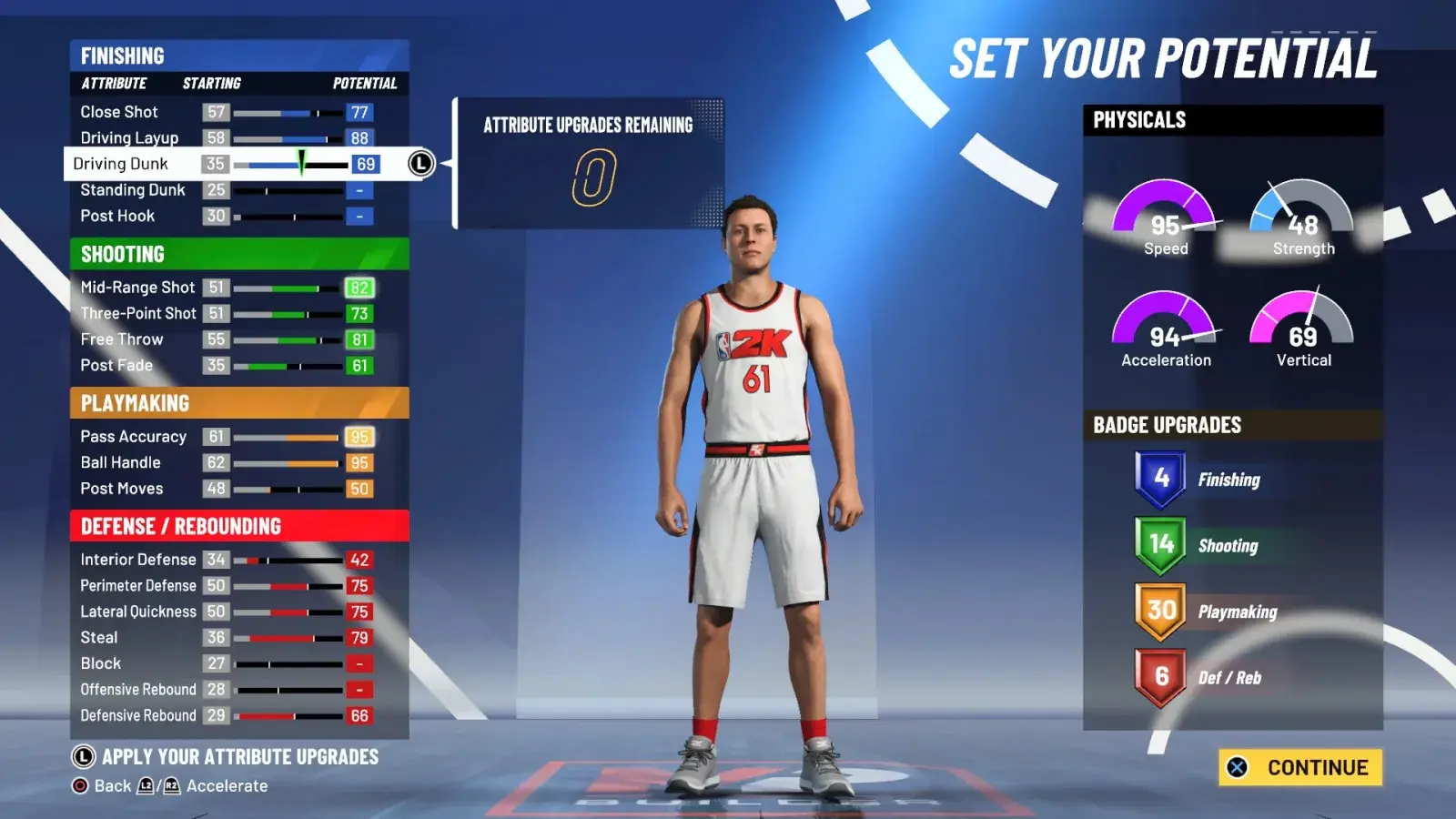Pick the Perimeter Defense attribute row
Viewport: 1456px width, 819px height.
coord(227,586)
